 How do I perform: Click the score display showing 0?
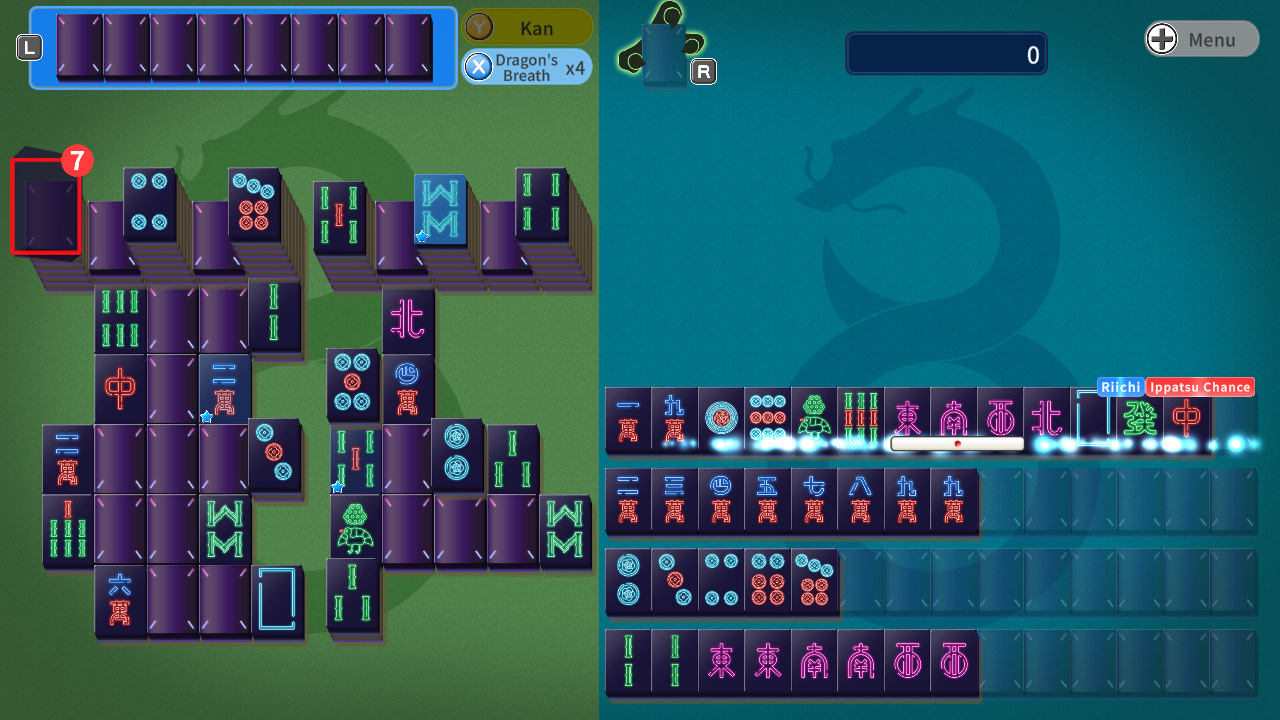(946, 55)
